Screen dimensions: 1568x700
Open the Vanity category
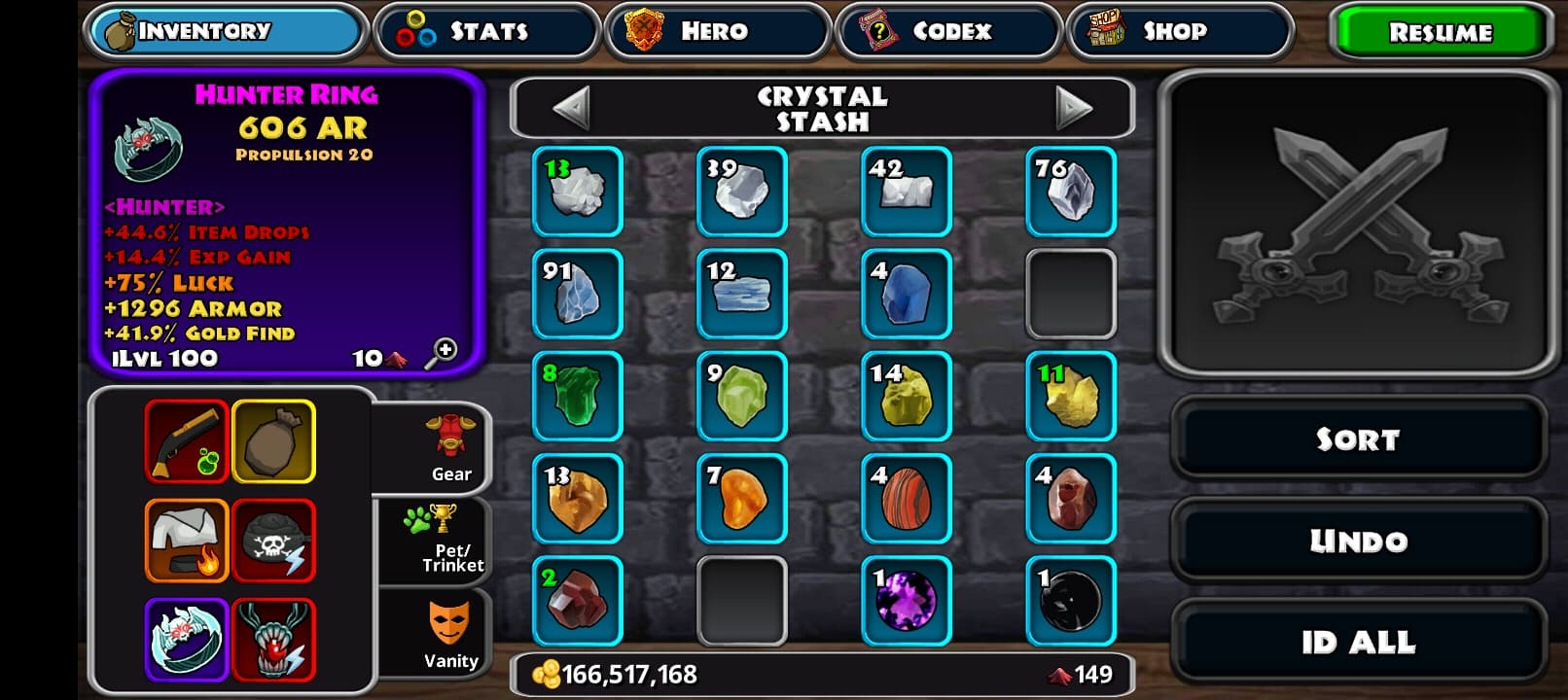pyautogui.click(x=449, y=633)
